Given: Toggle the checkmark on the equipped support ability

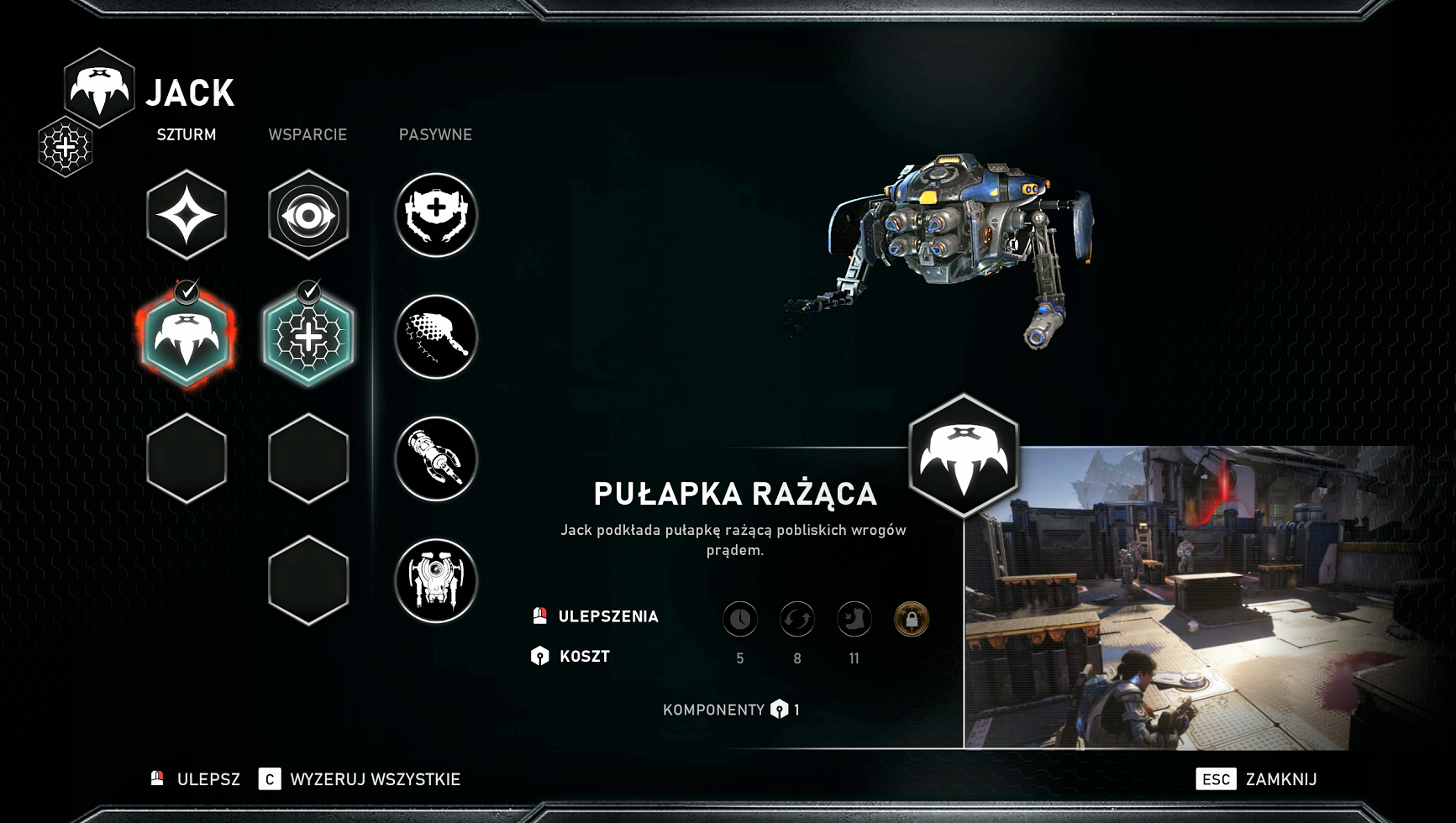Looking at the screenshot, I should click(x=310, y=290).
